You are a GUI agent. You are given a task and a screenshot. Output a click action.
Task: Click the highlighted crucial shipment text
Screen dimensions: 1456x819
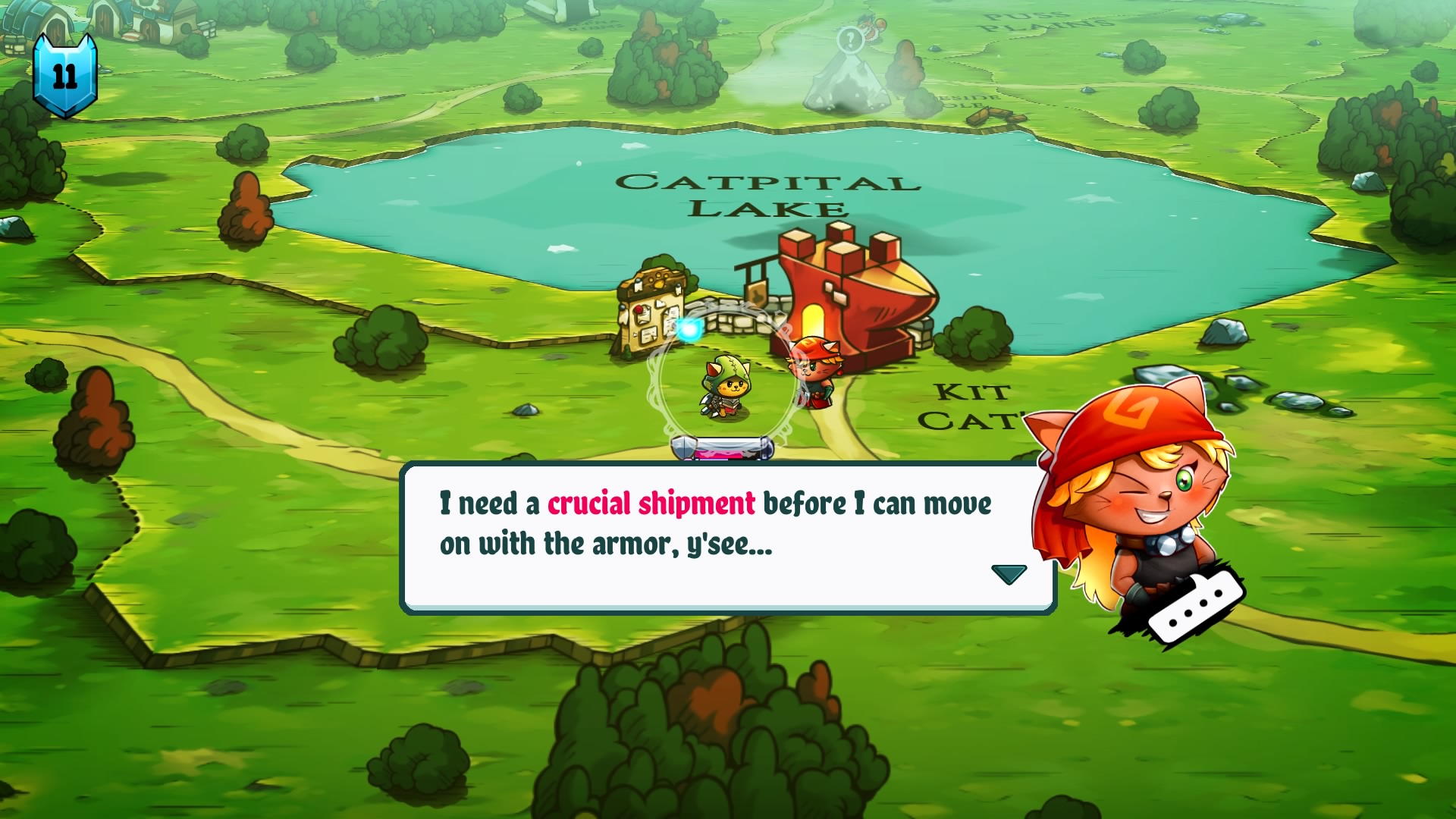click(x=651, y=503)
